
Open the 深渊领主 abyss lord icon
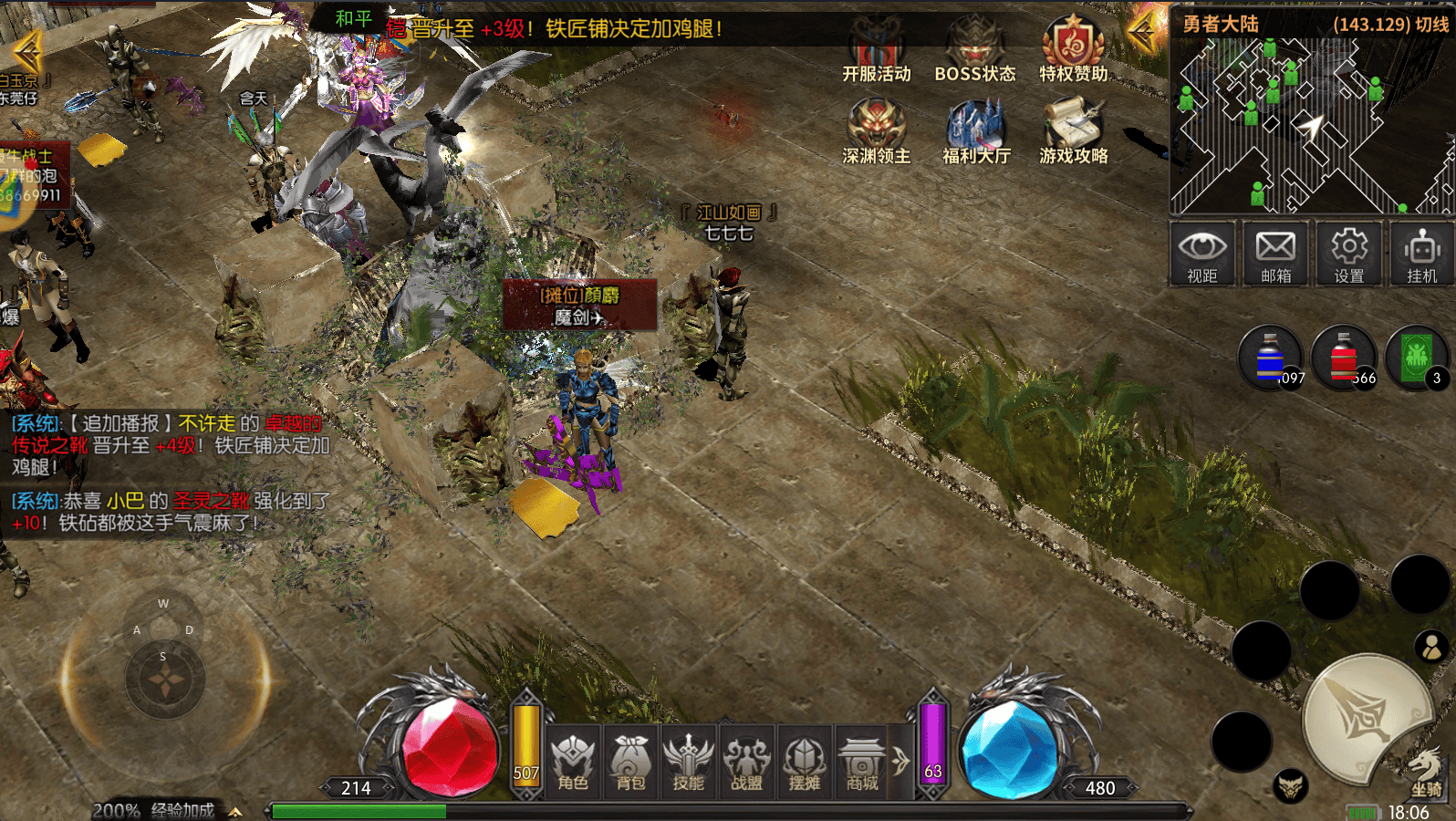(x=876, y=131)
